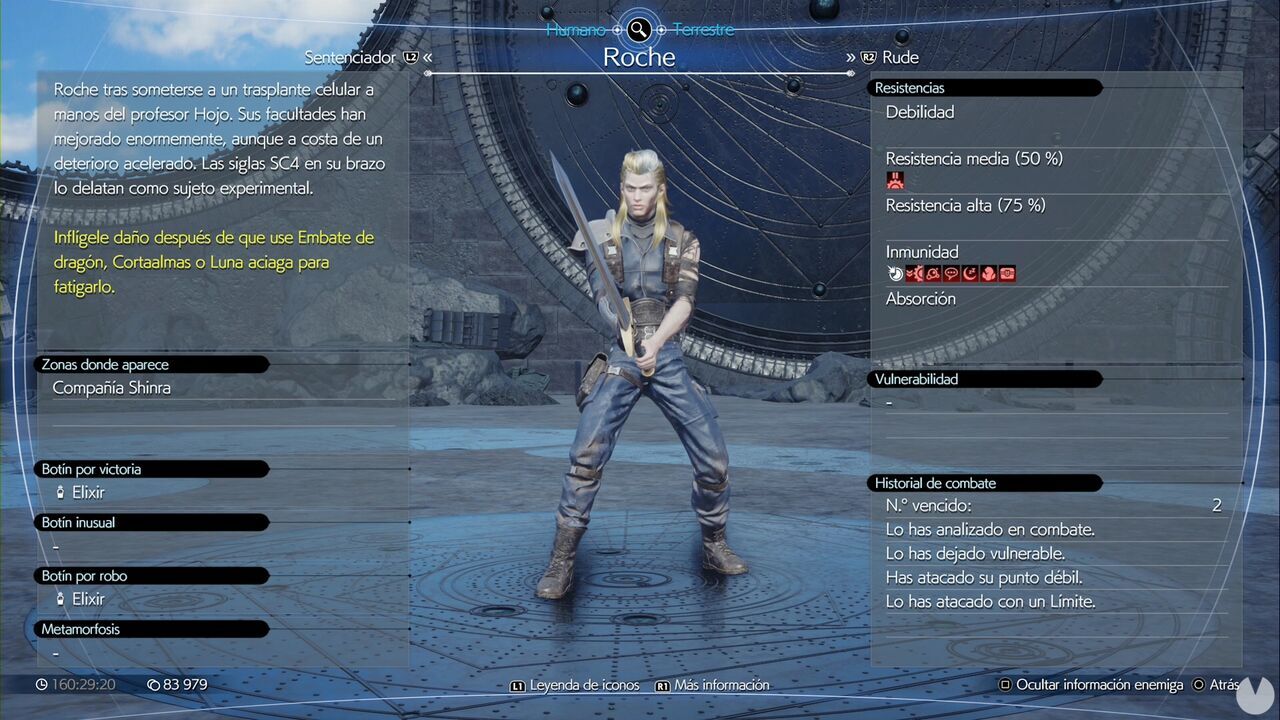Click the Elixir flask icon under Botín por victoria
Image resolution: width=1280 pixels, height=720 pixels.
(x=61, y=492)
